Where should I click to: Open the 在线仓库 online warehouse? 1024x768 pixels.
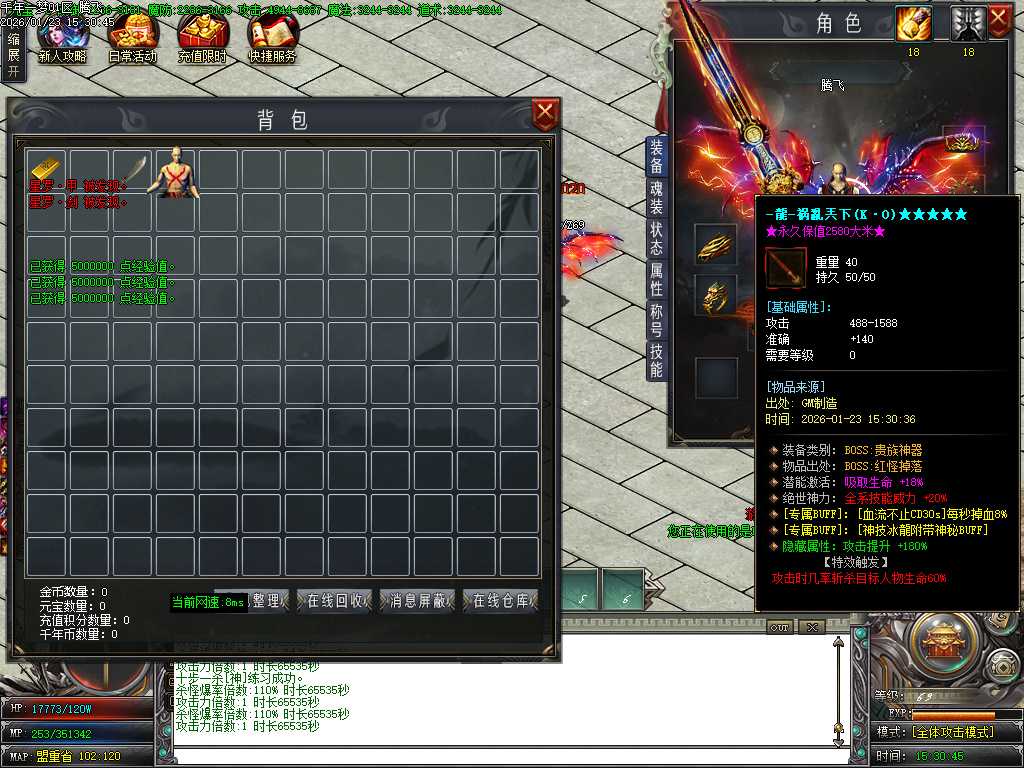501,601
